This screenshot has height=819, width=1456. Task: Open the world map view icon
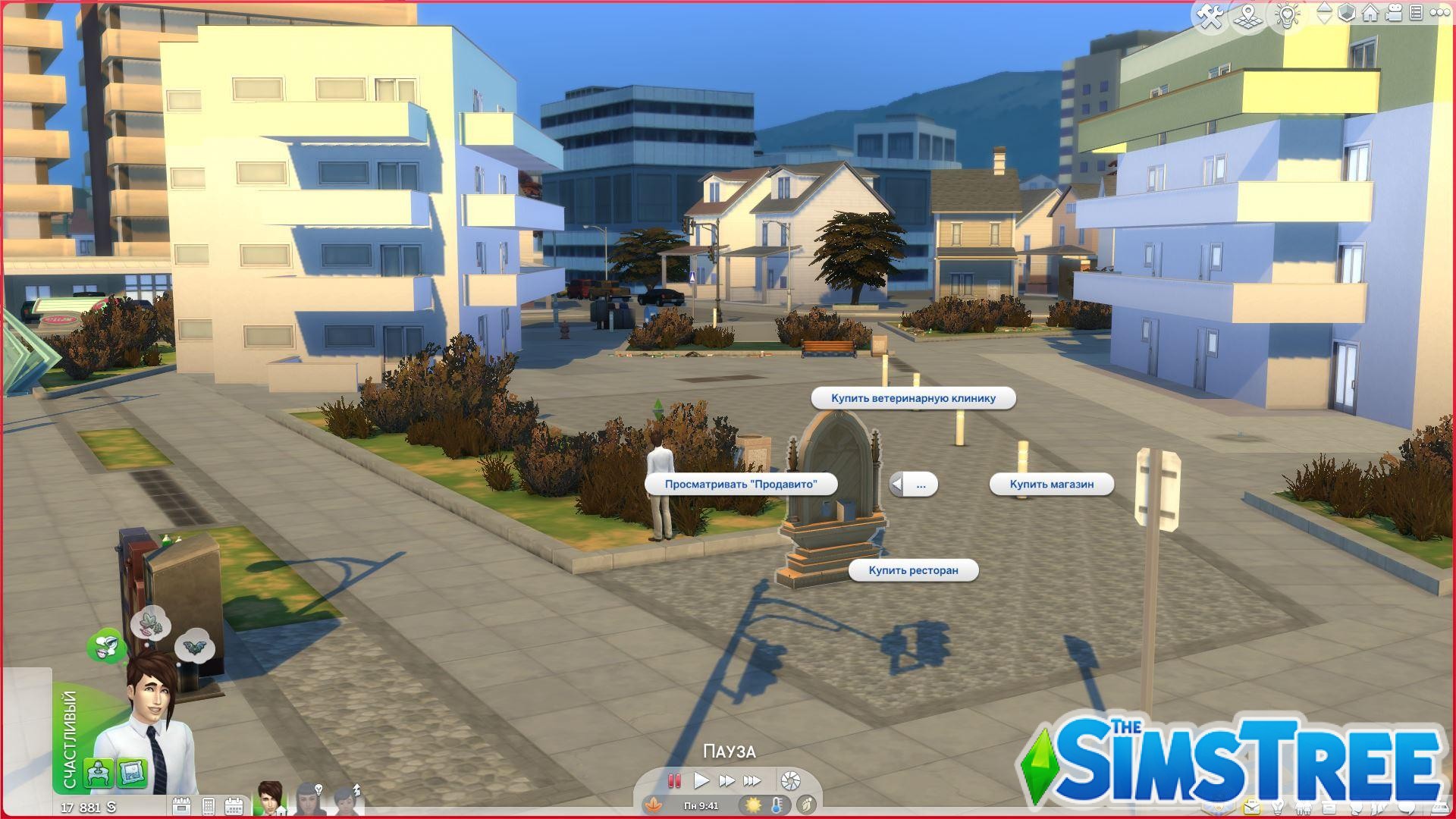coord(1248,13)
